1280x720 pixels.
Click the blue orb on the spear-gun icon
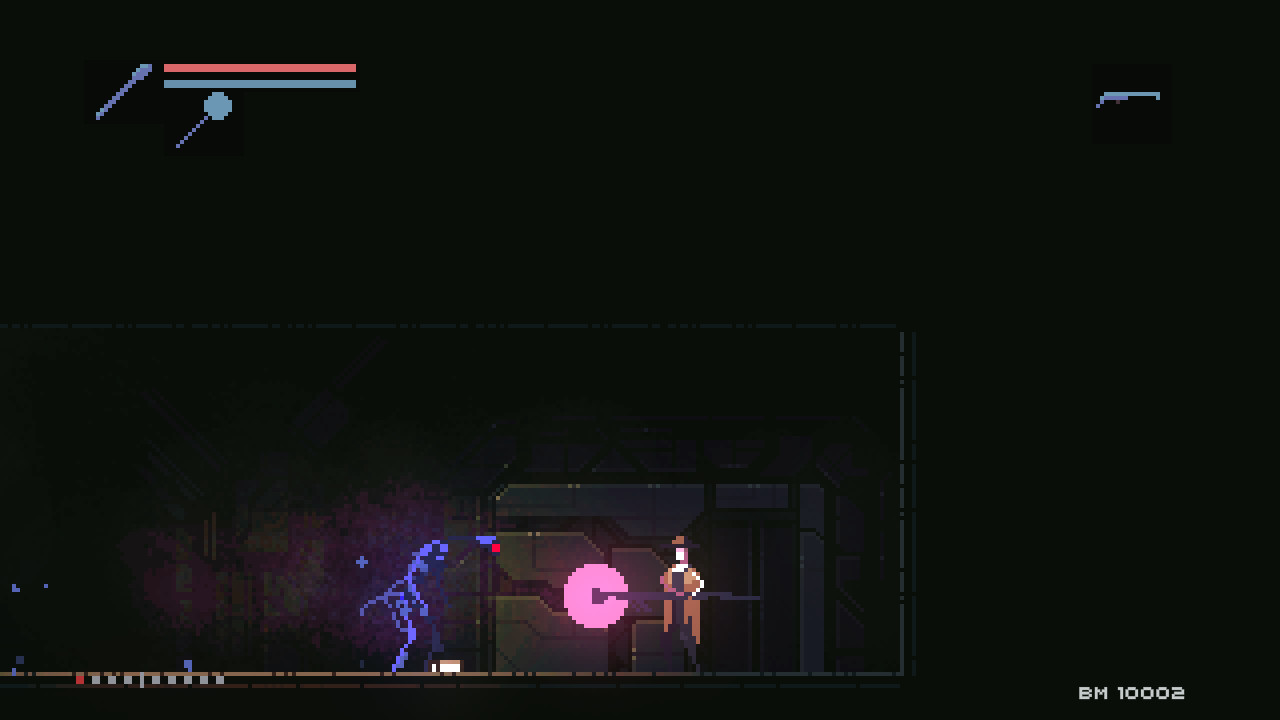(216, 104)
